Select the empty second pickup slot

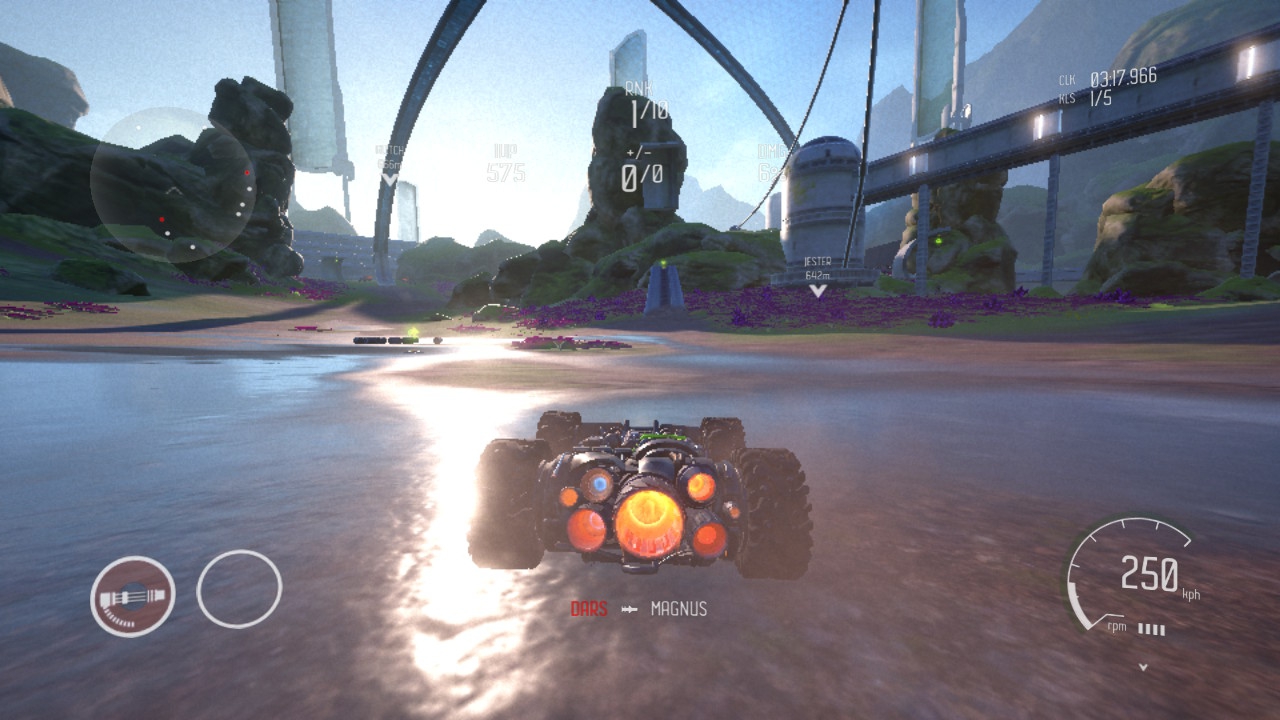(239, 589)
